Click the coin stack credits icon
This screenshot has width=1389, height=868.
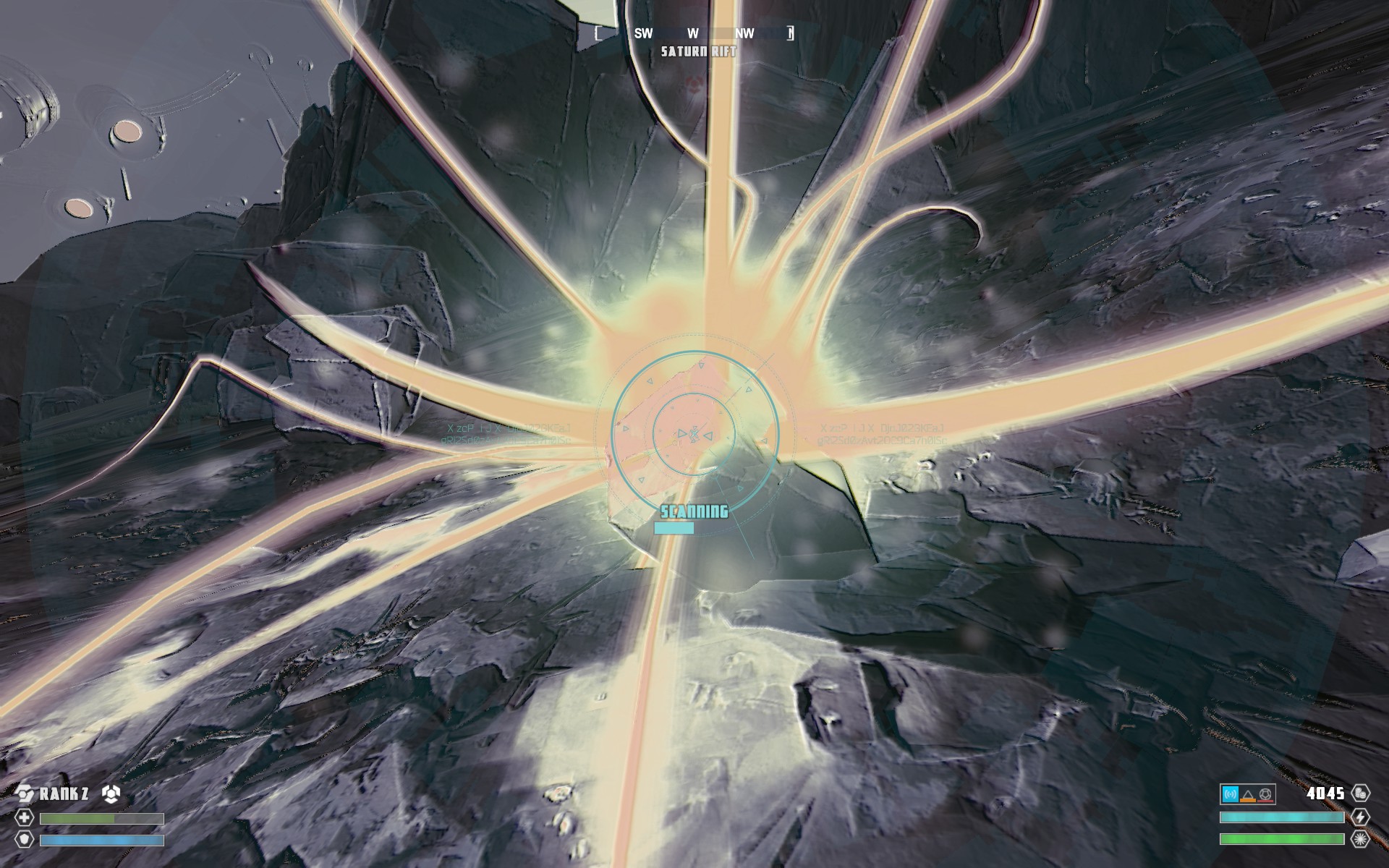[x=1360, y=793]
